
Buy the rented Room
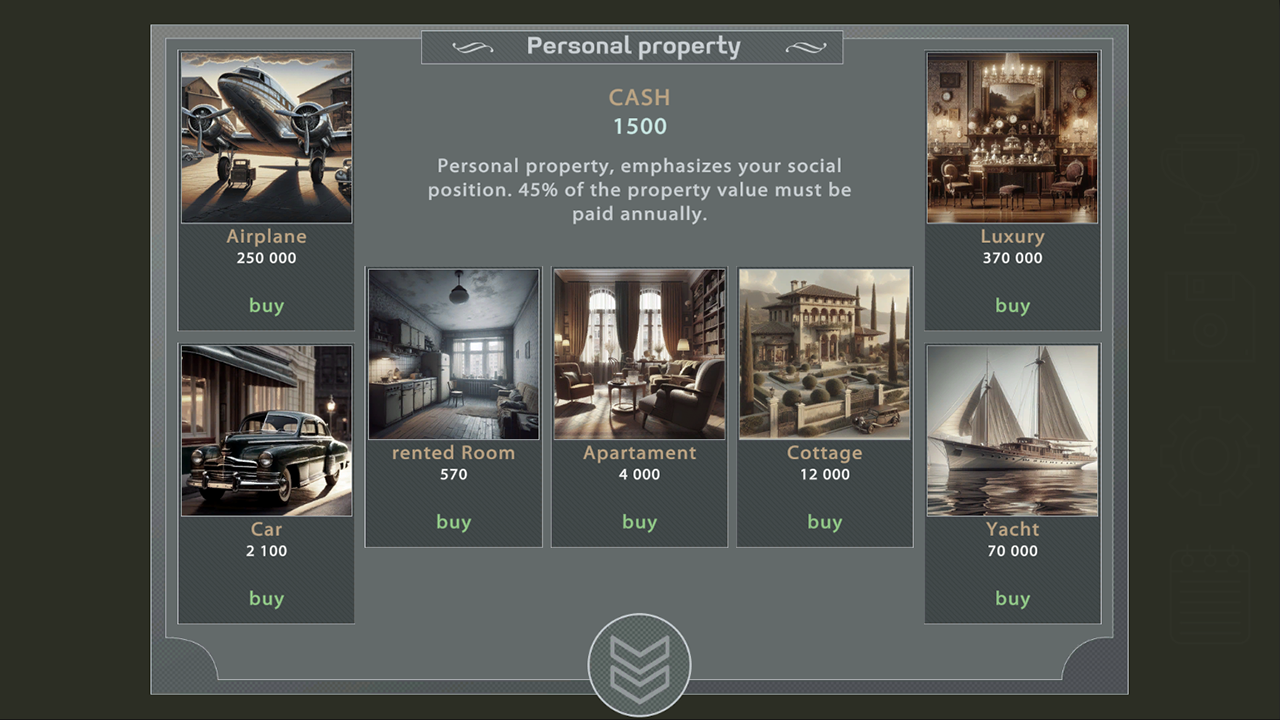453,521
